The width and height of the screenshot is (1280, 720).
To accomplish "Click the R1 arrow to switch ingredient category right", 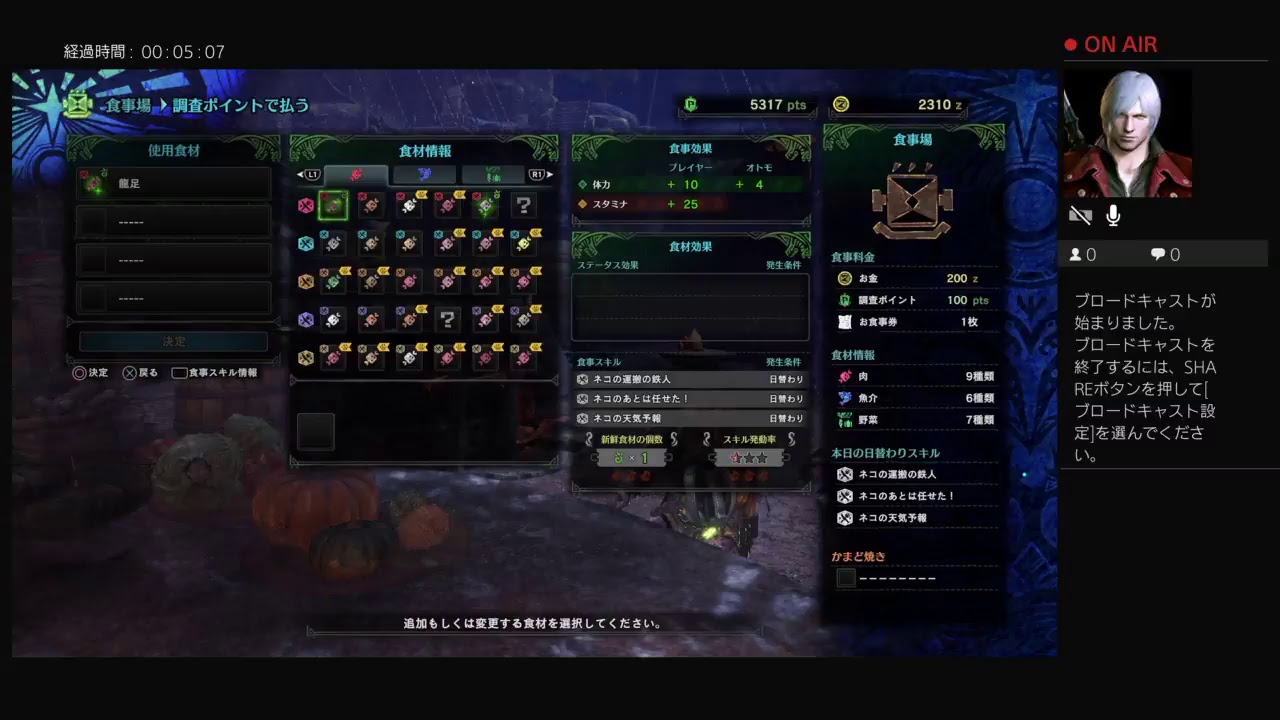I will [541, 173].
